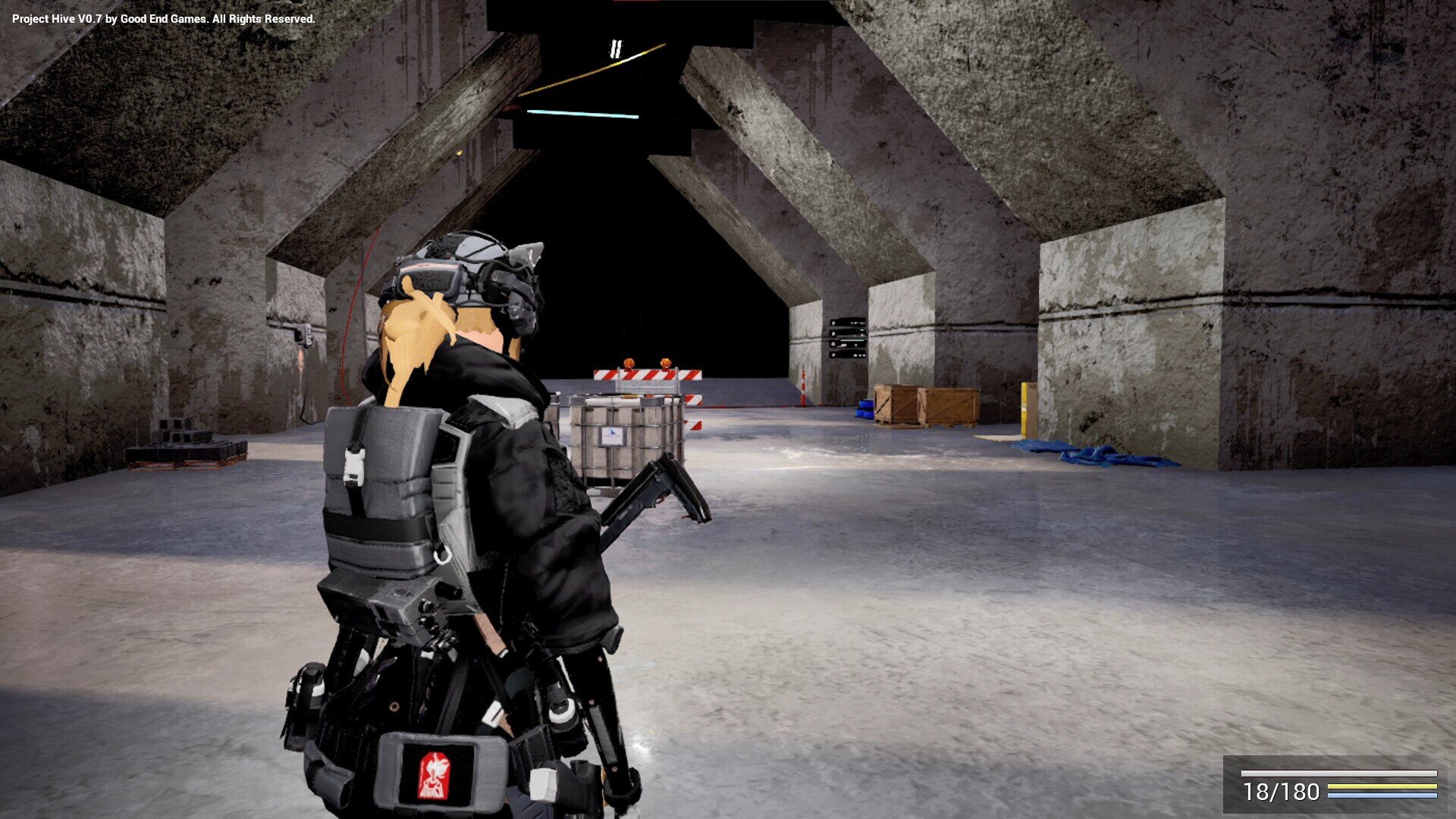Screen dimensions: 1456x819
Task: Click the power outlet on the left pillar
Action: coord(306,334)
